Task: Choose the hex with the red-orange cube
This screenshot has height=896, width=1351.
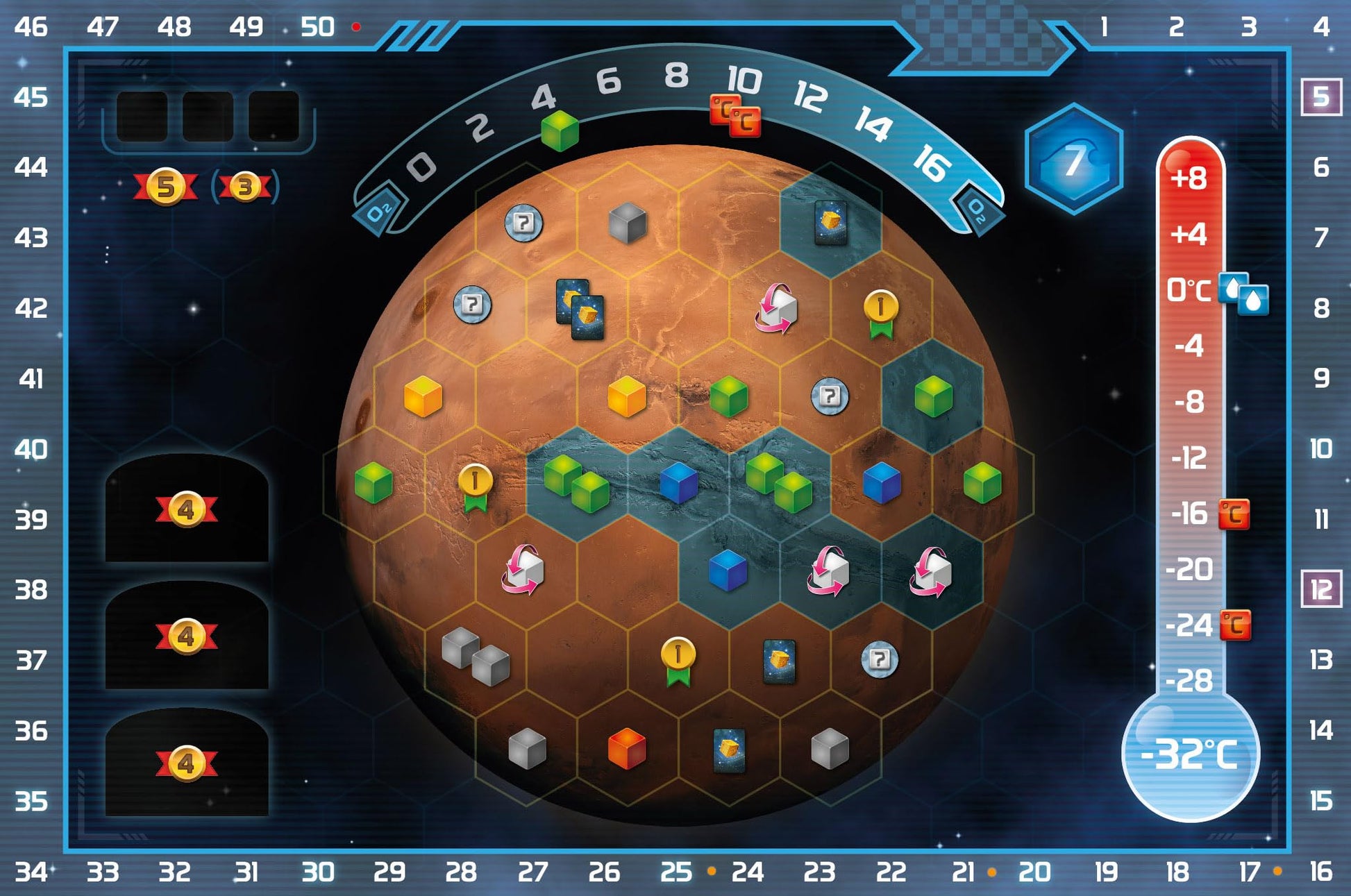Action: pyautogui.click(x=626, y=749)
